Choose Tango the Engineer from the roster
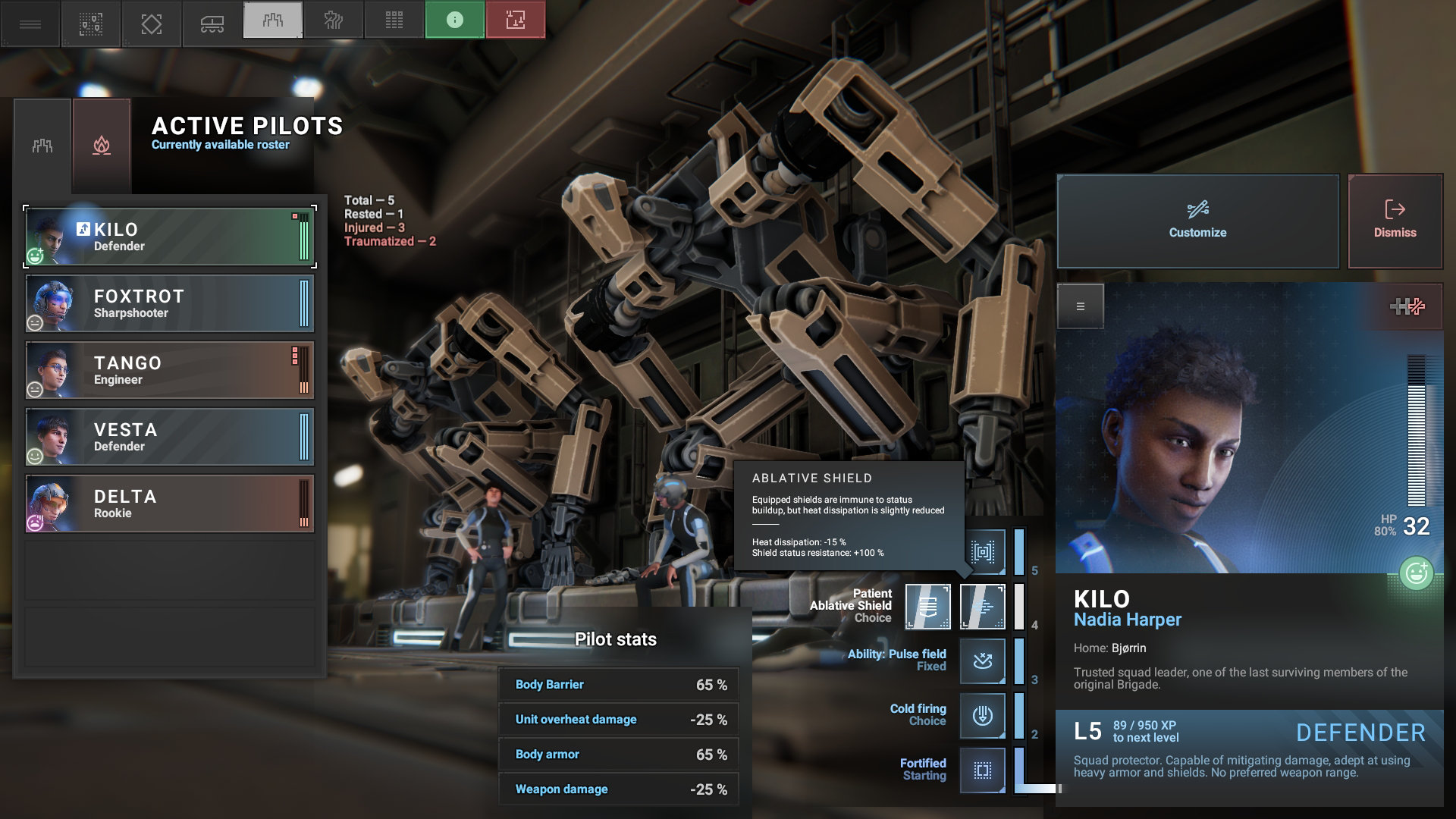1456x819 pixels. coord(170,370)
